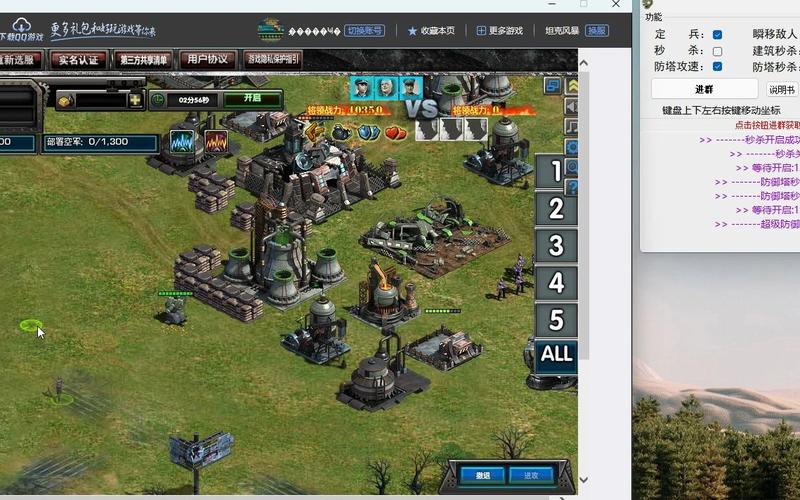The width and height of the screenshot is (800, 500).
Task: Click the 撤退 retreat button
Action: tap(482, 475)
